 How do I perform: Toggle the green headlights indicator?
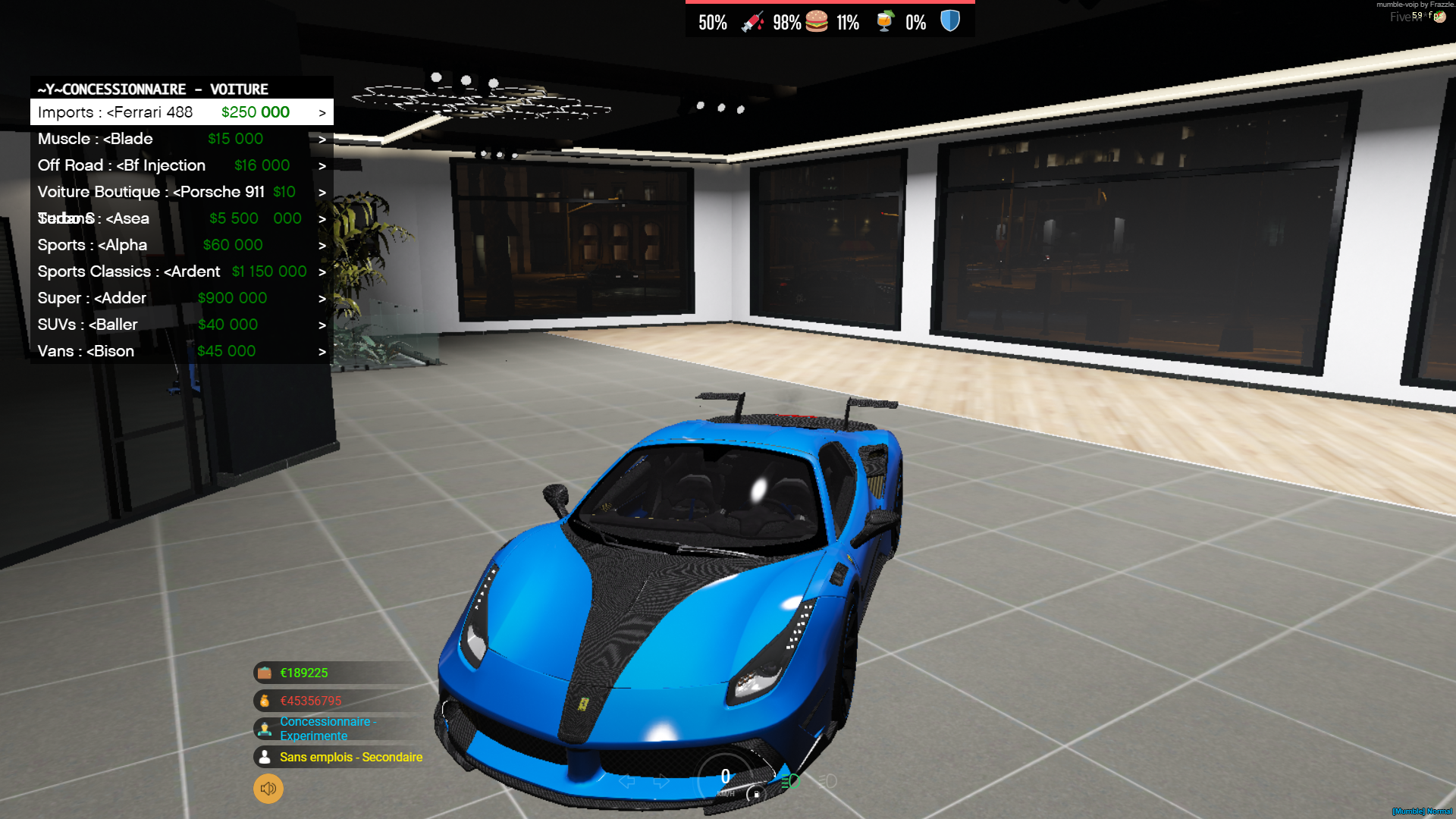click(791, 781)
